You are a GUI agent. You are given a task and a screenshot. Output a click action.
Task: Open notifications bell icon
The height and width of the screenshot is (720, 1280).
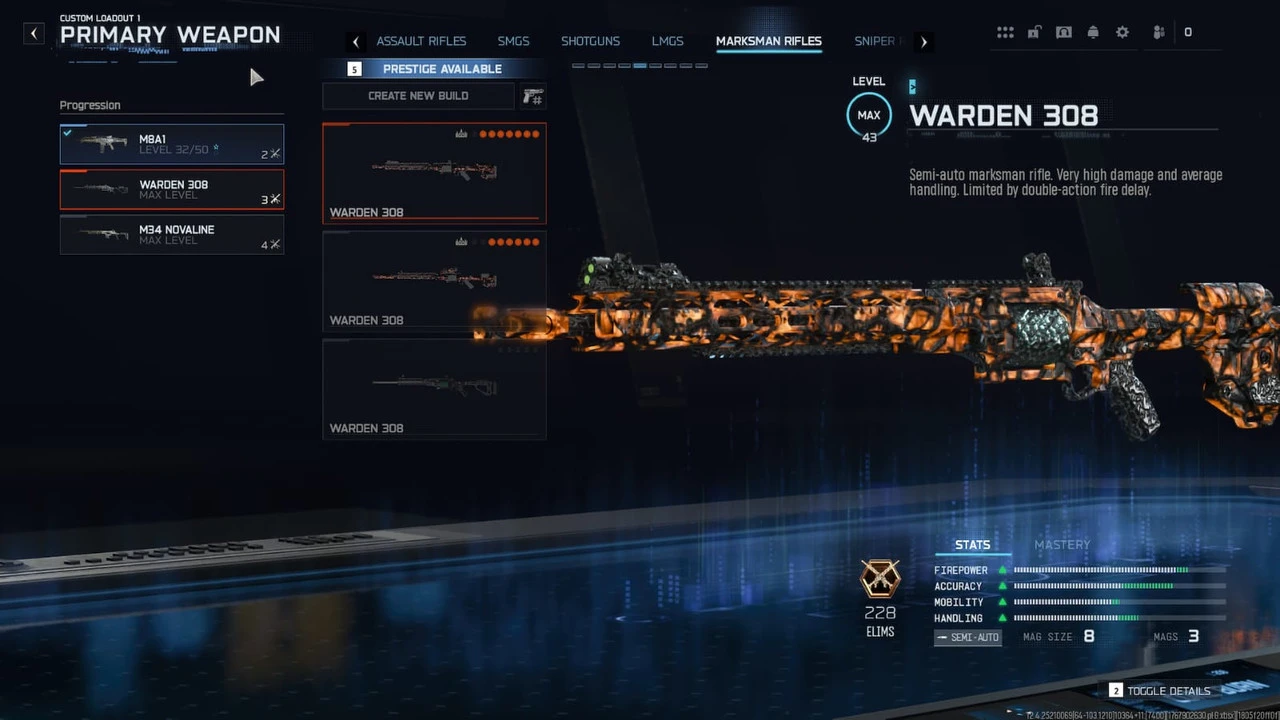point(1093,31)
